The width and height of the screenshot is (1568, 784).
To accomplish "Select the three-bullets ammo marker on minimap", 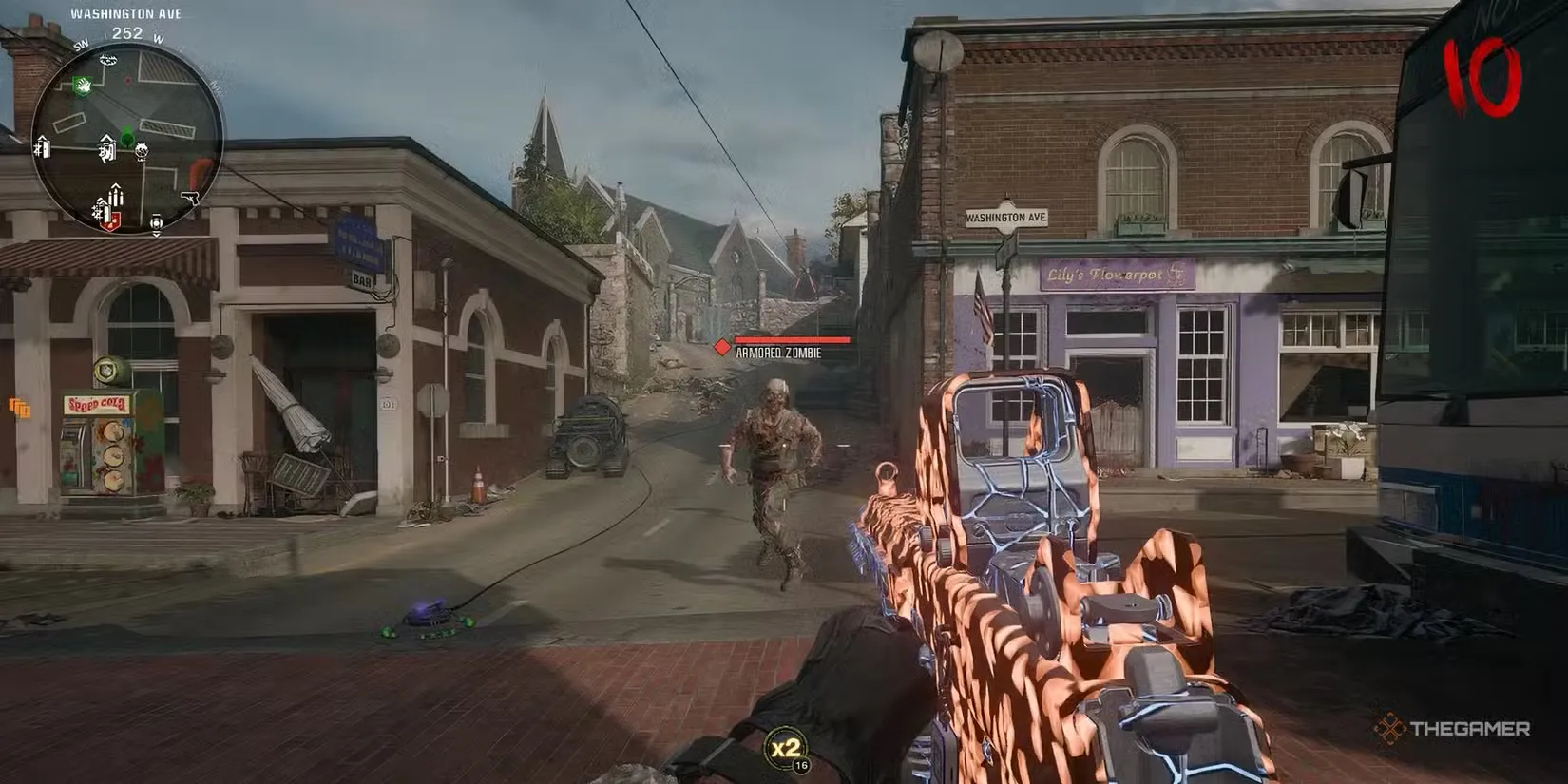I will coord(115,196).
